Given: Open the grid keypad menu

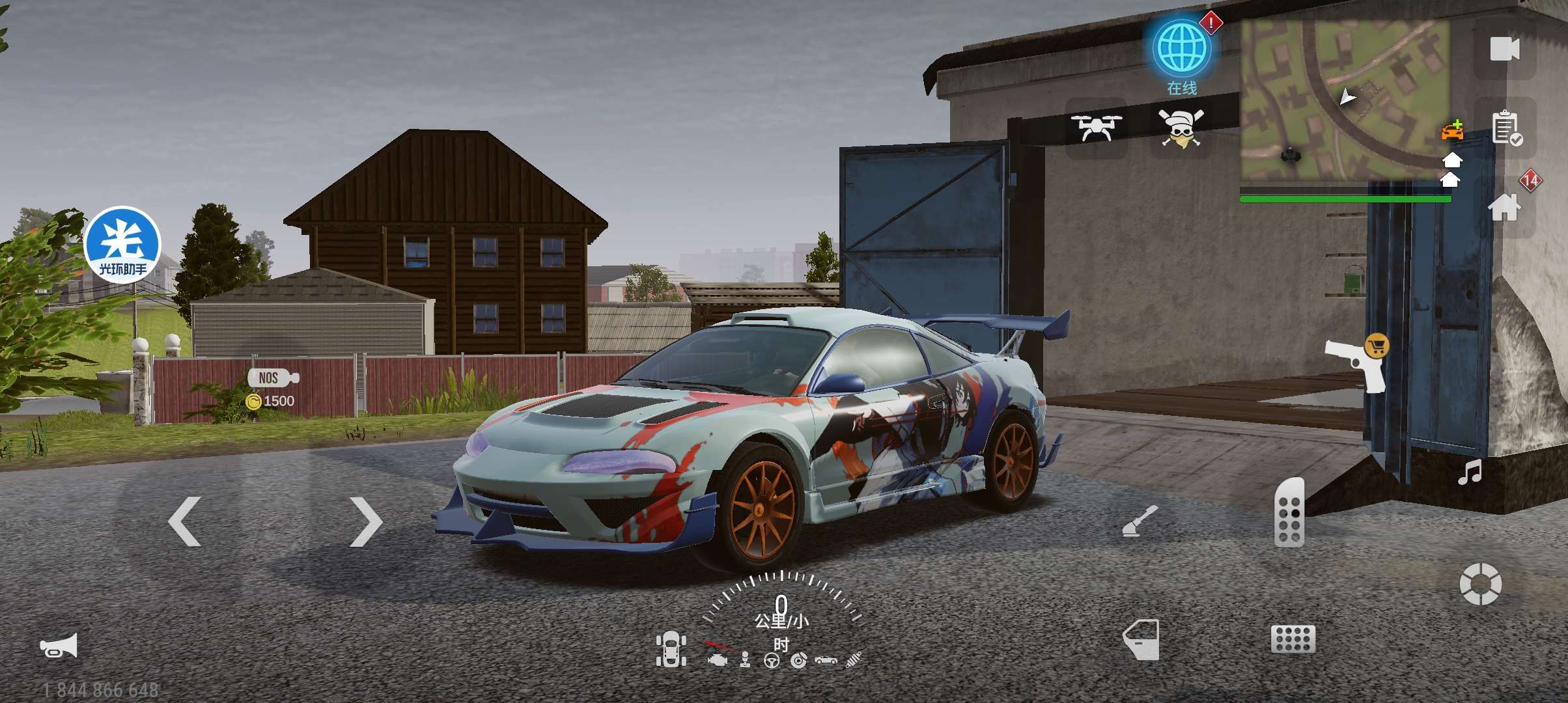Looking at the screenshot, I should (x=1293, y=639).
